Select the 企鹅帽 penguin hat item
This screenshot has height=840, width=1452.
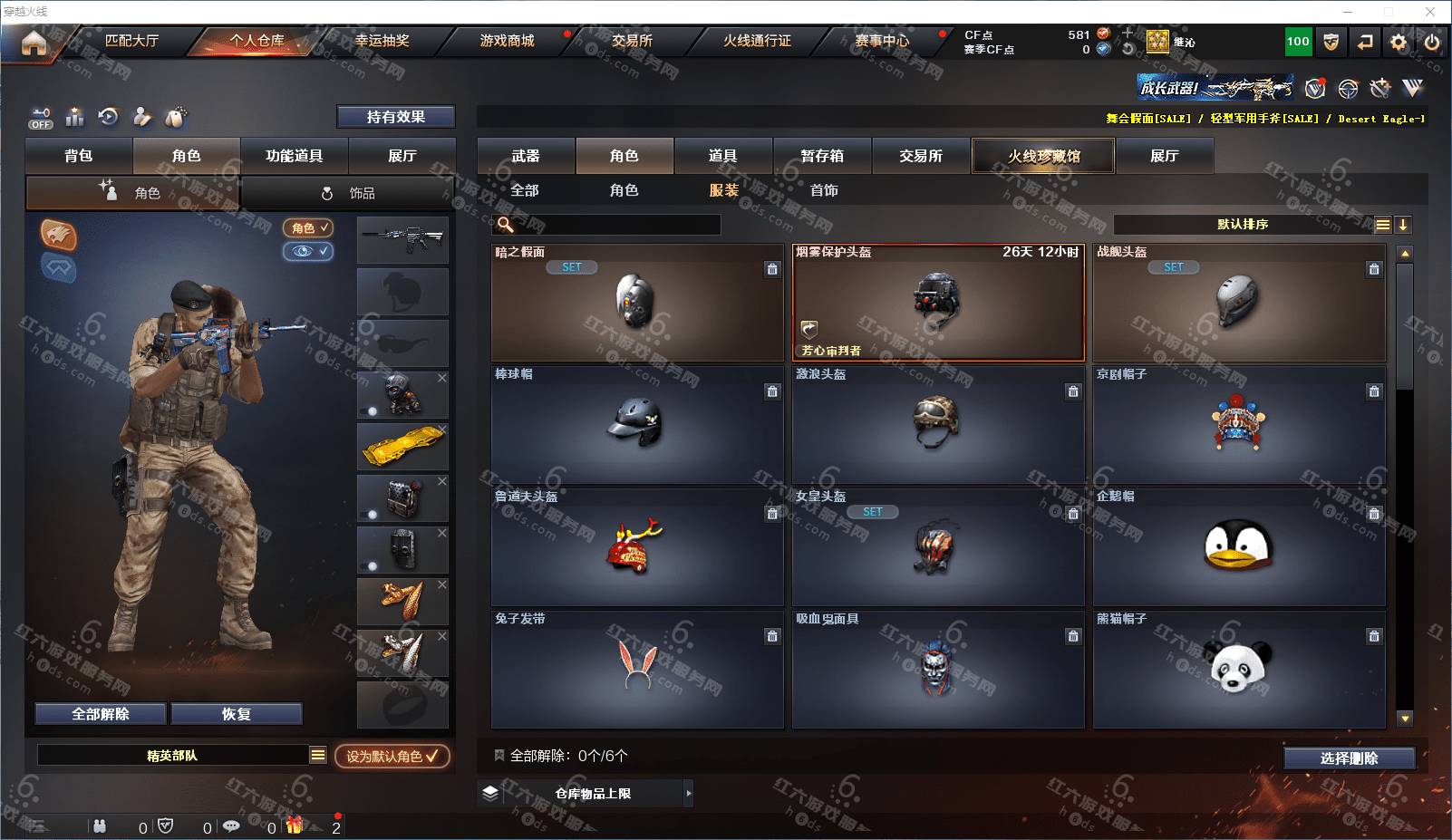tap(1238, 546)
